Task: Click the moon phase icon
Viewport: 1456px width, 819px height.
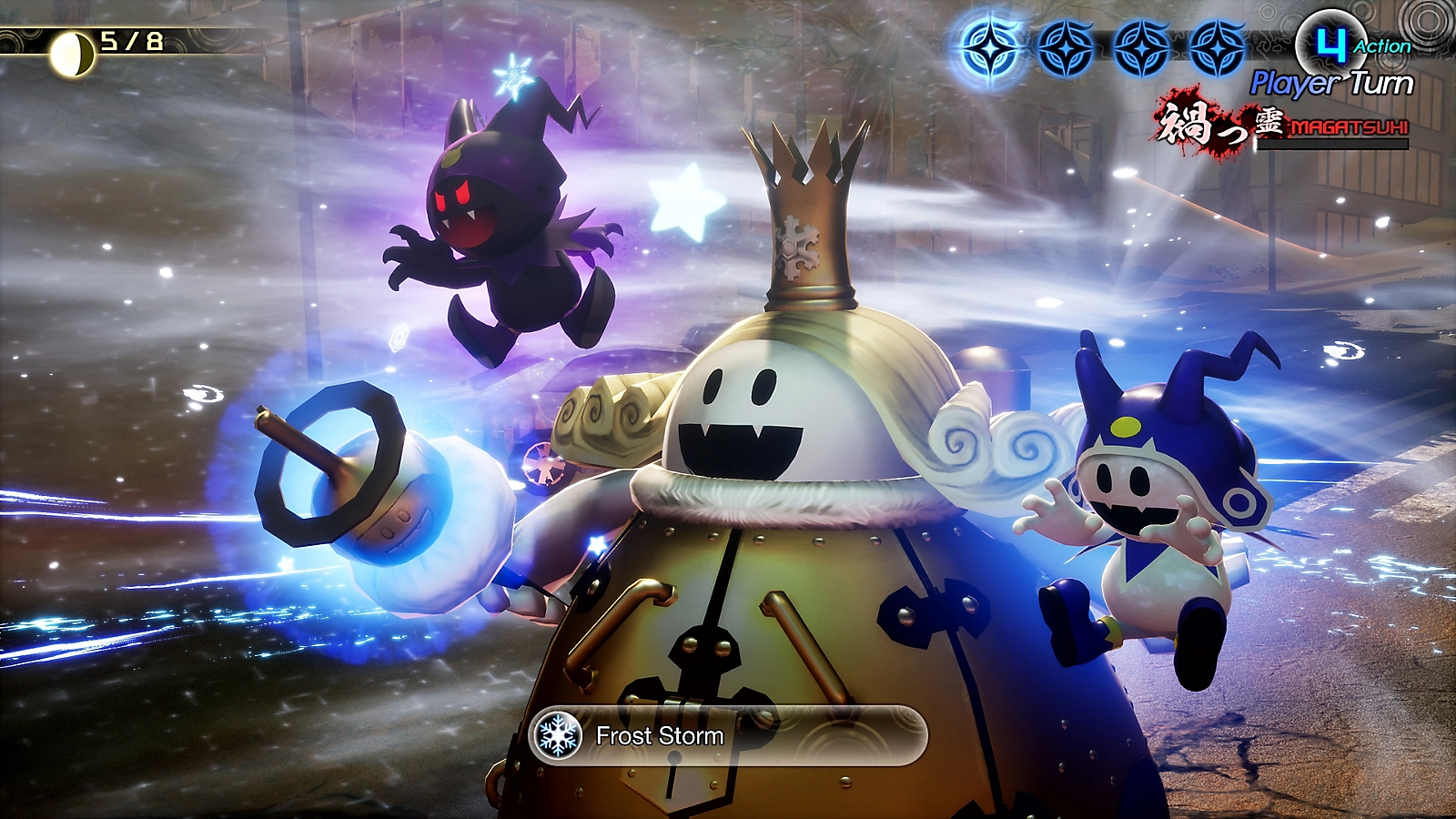Action: [71, 55]
